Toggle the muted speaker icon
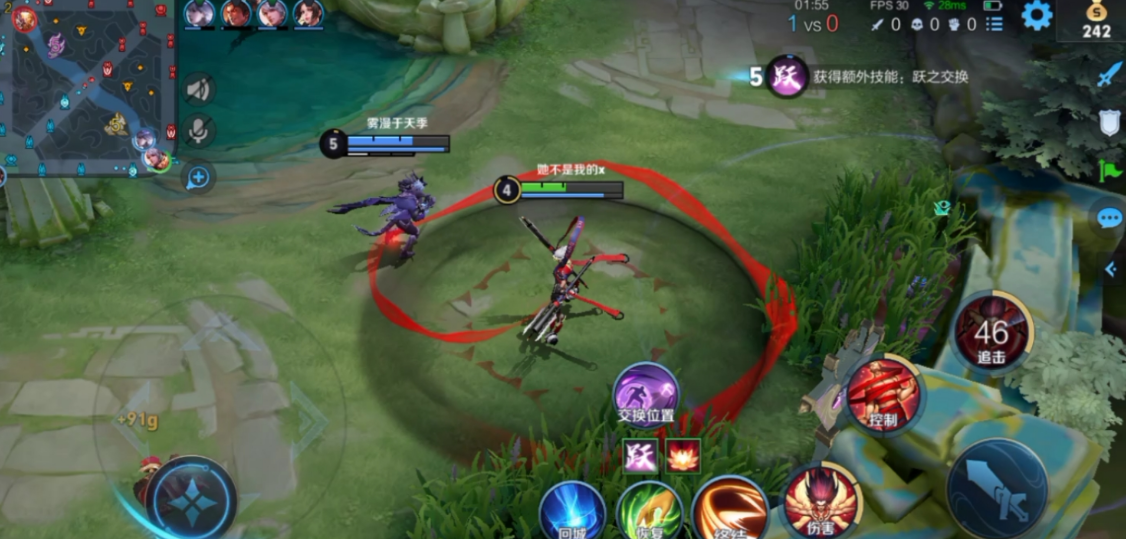The height and width of the screenshot is (539, 1126). click(x=199, y=89)
